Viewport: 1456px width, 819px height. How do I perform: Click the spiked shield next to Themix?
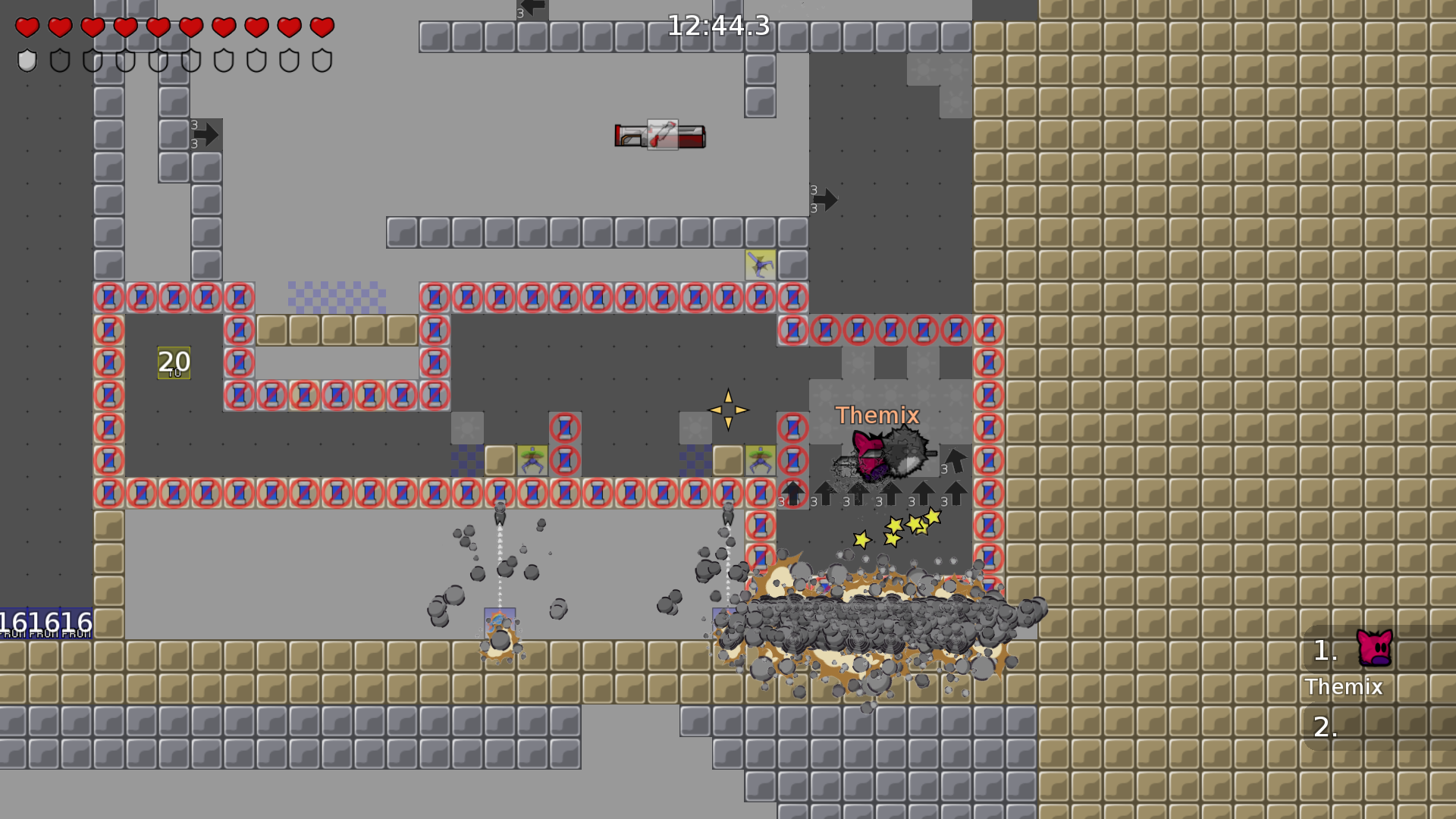click(908, 455)
